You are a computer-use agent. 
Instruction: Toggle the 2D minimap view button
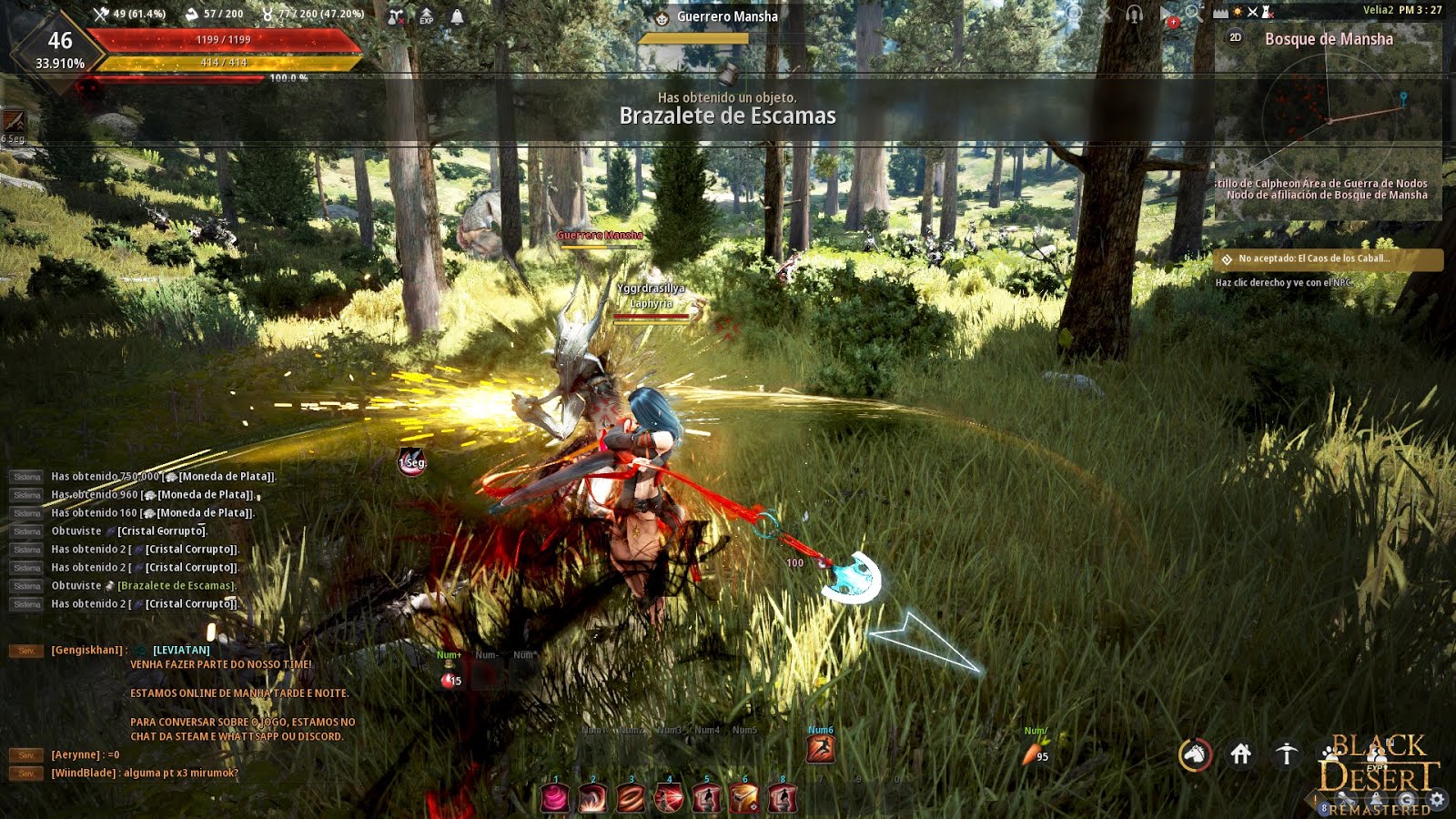click(x=1236, y=39)
